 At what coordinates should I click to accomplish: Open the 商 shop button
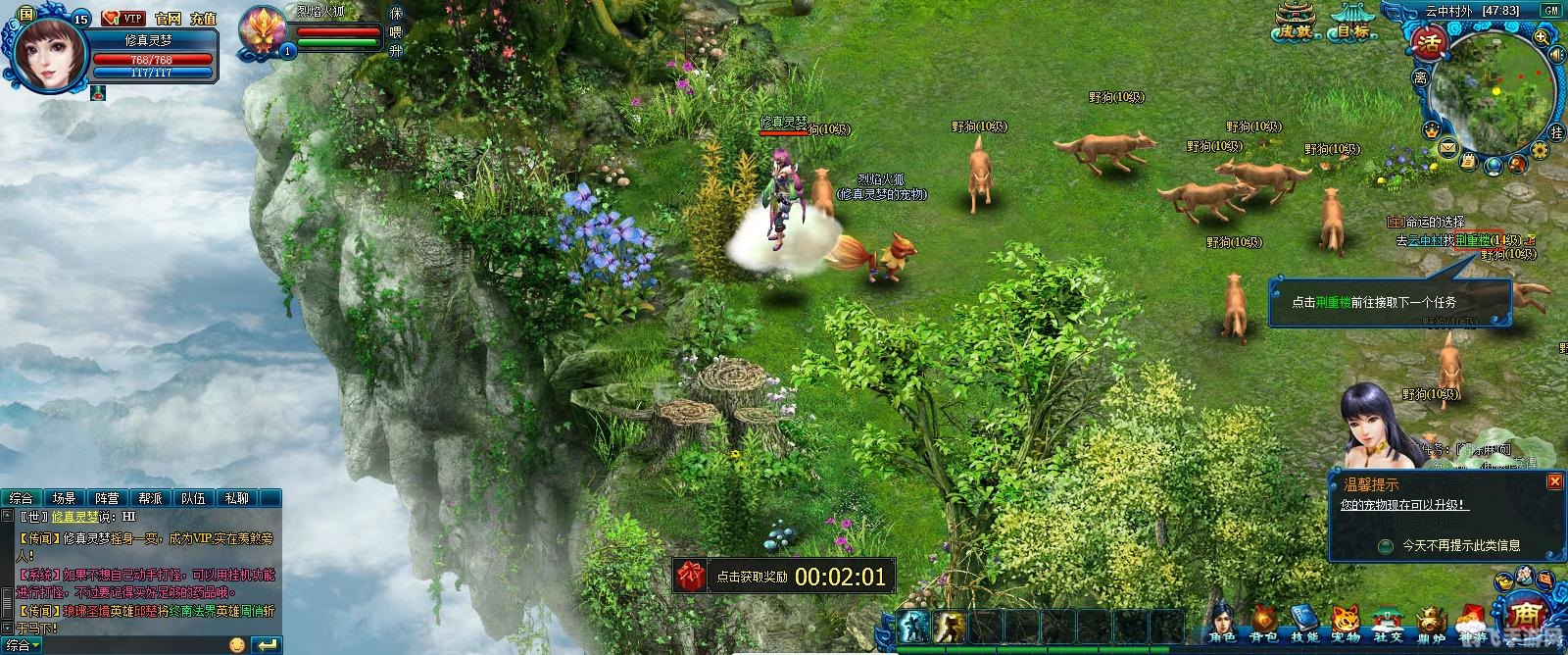(1525, 615)
